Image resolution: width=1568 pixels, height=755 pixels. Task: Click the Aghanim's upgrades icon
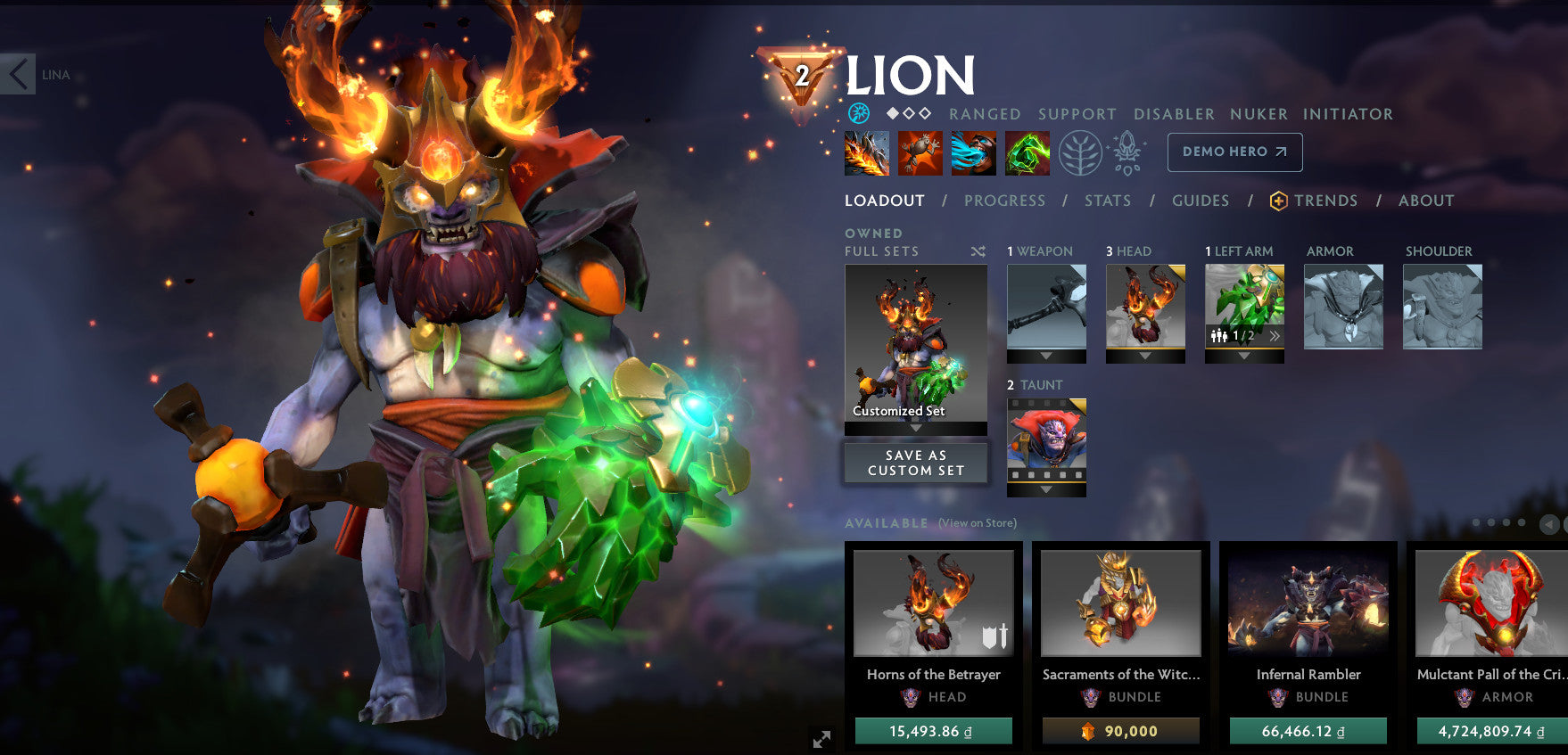(x=1126, y=152)
